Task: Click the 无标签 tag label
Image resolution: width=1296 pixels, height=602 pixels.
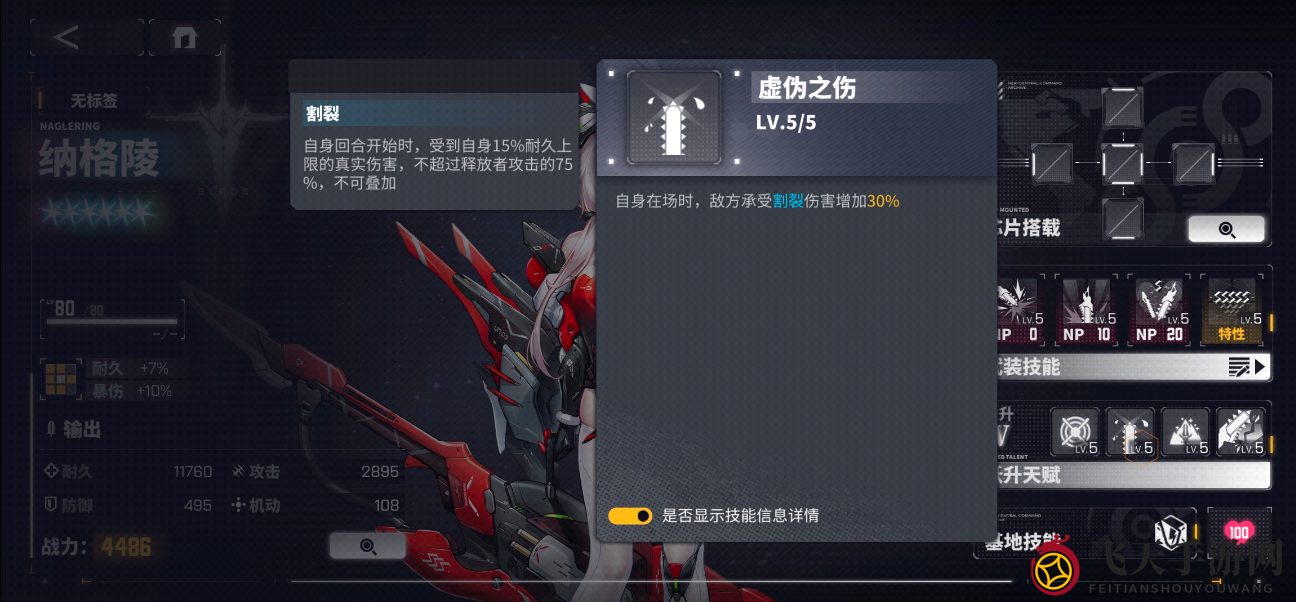Action: coord(94,100)
